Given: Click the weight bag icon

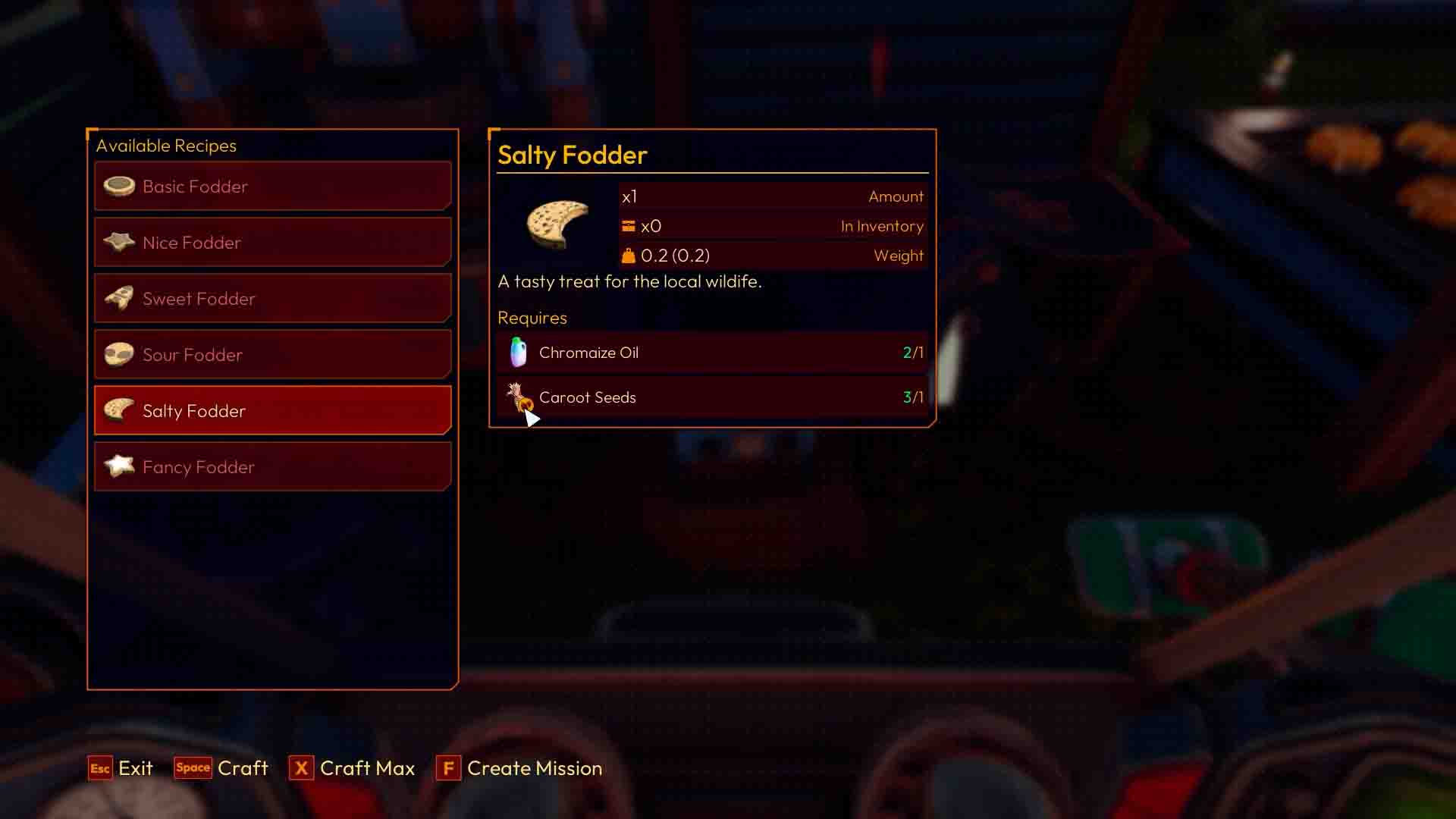Looking at the screenshot, I should [x=628, y=255].
